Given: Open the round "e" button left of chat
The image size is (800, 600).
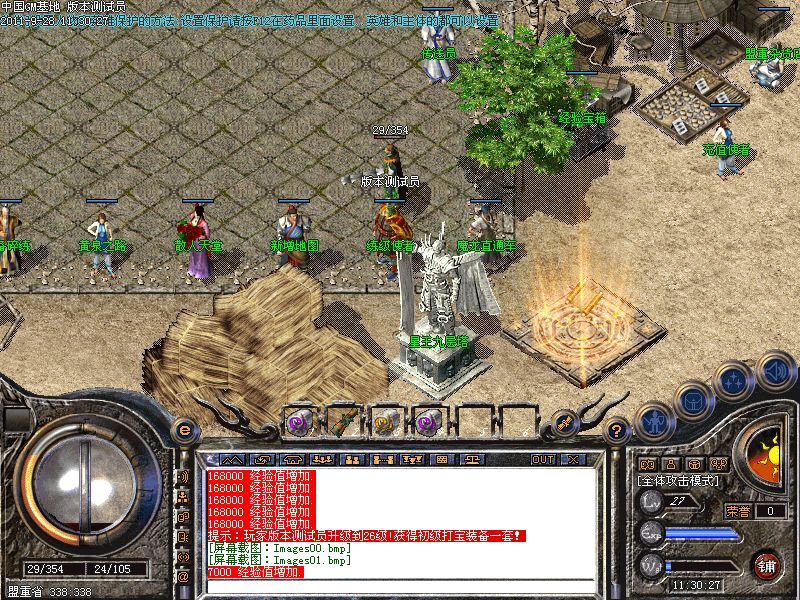Looking at the screenshot, I should click(184, 430).
